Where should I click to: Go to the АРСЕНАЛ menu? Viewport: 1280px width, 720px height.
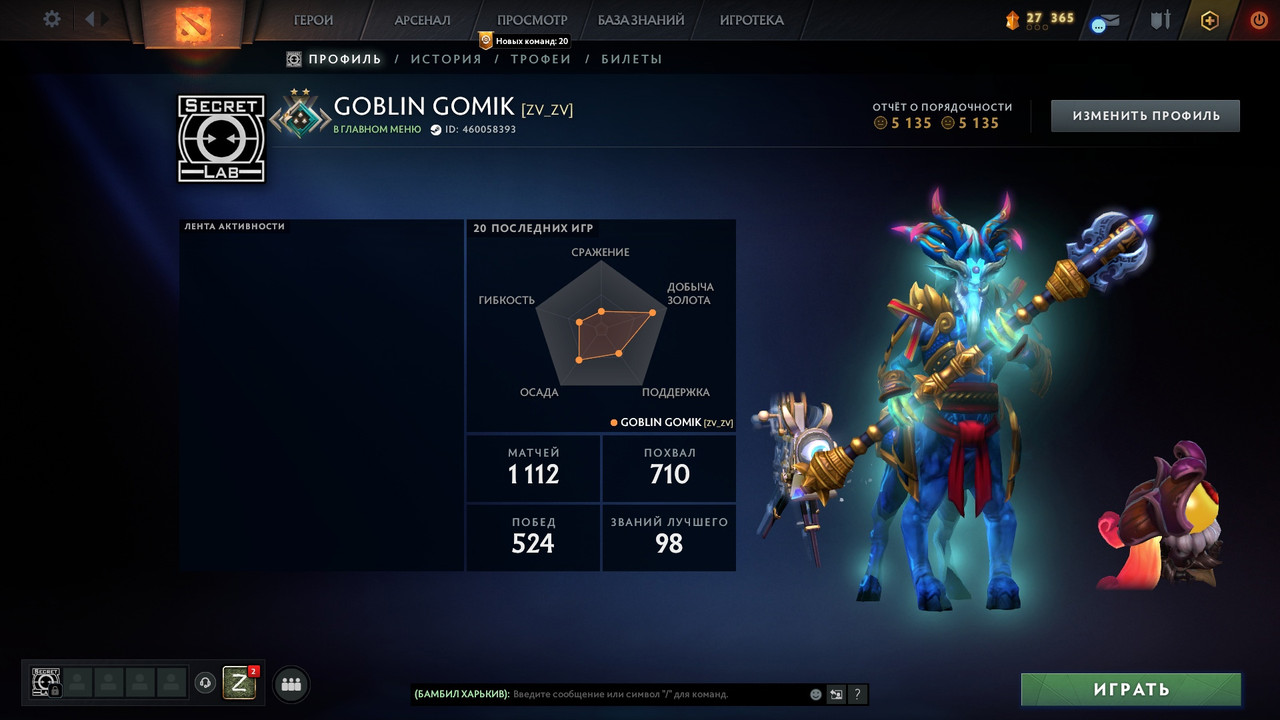point(422,20)
